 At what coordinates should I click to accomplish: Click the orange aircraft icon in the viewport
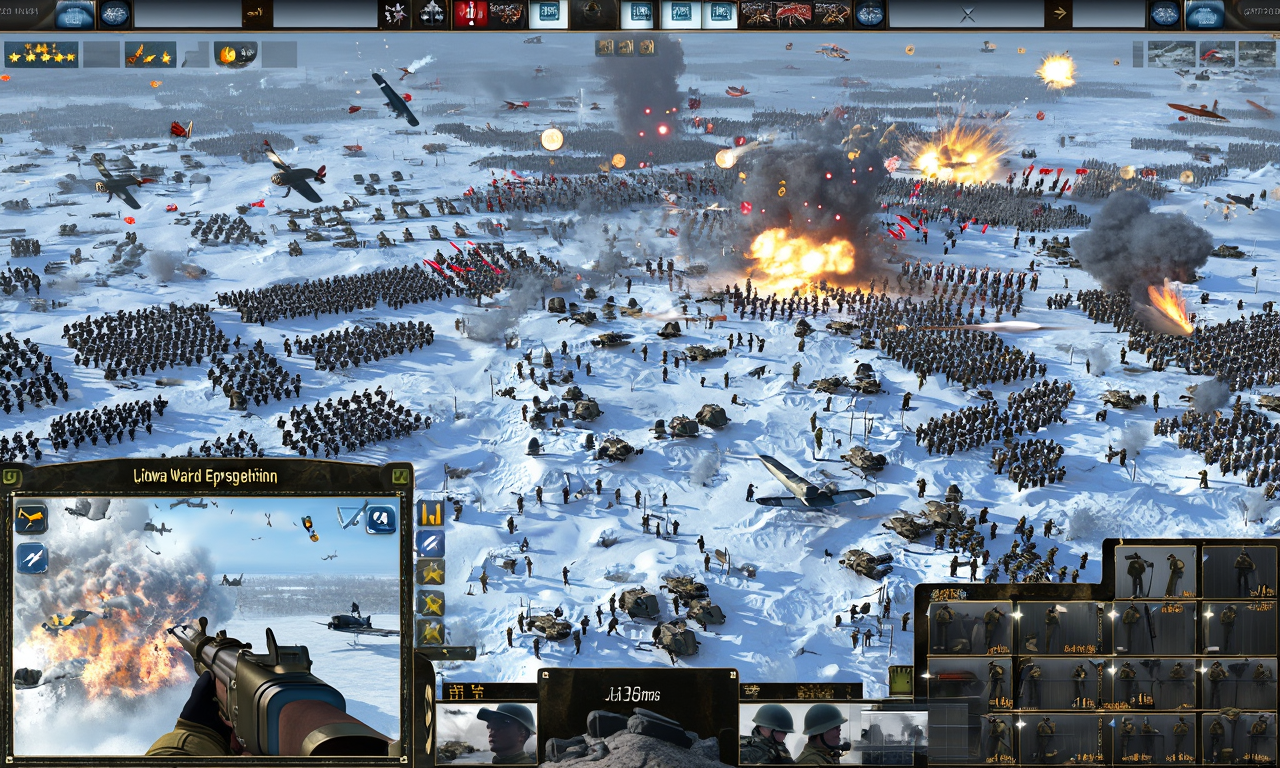tap(31, 517)
